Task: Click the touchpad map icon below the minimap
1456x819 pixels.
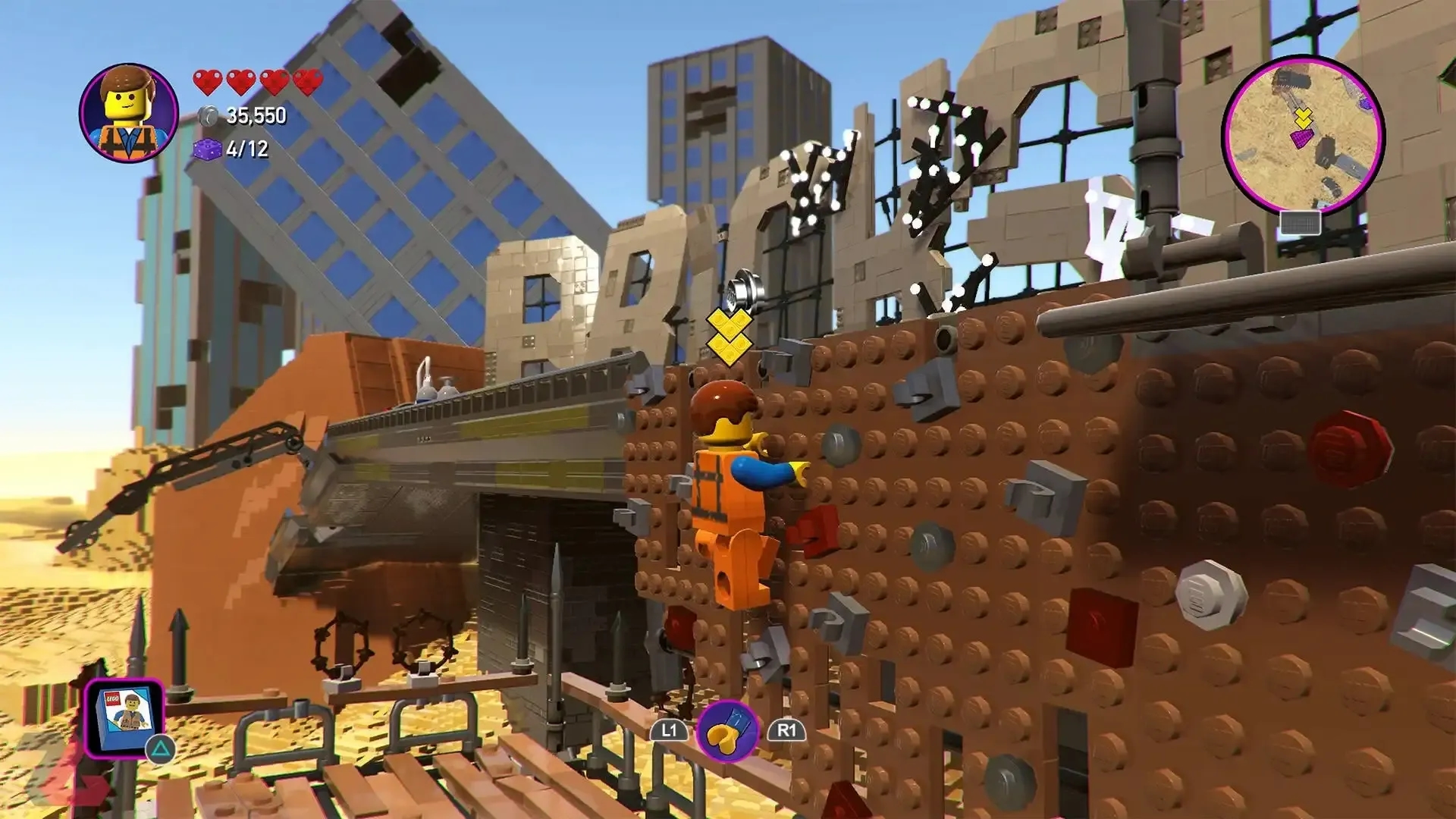Action: pyautogui.click(x=1301, y=222)
